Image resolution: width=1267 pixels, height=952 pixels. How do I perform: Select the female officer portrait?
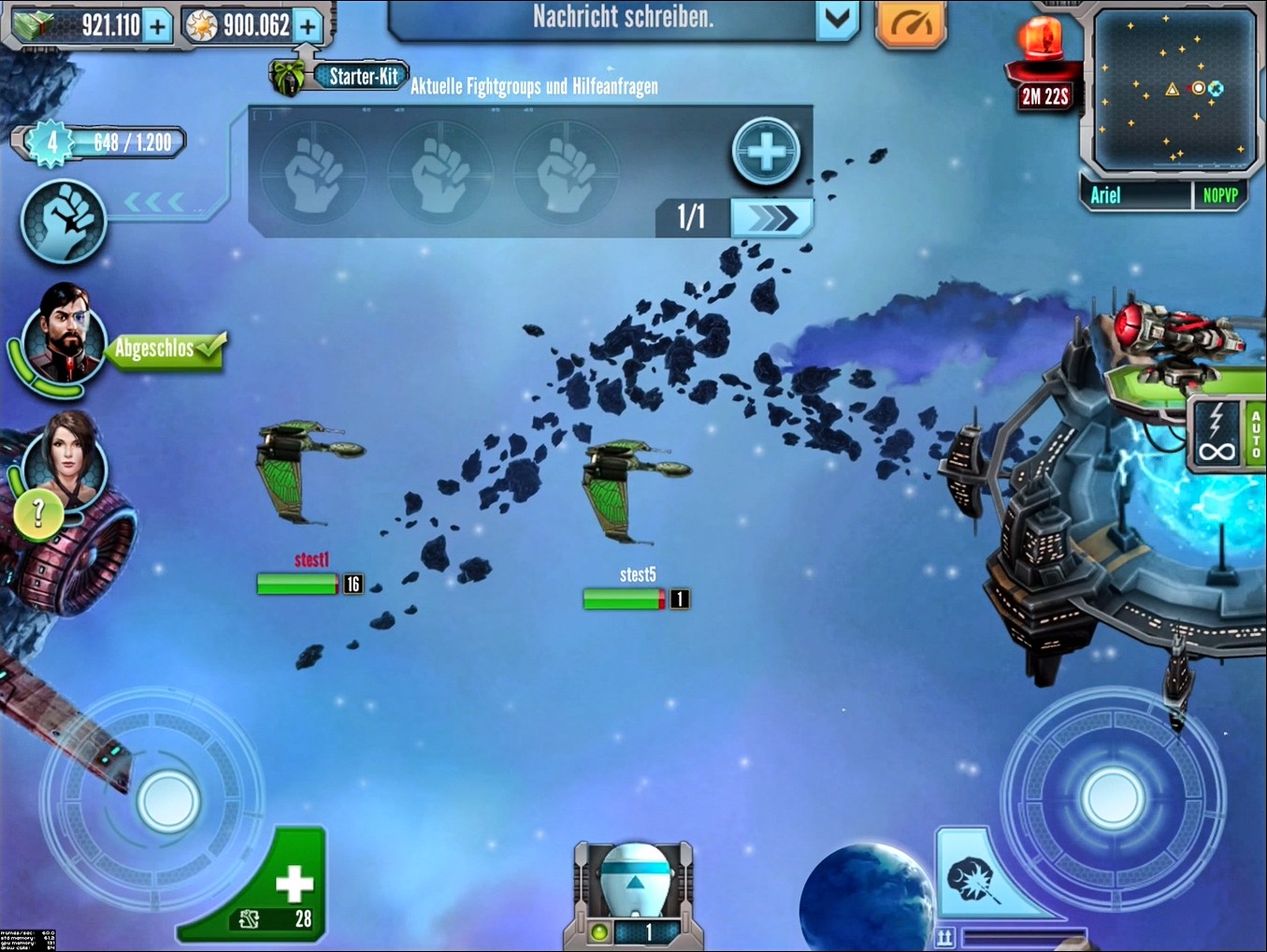(67, 453)
